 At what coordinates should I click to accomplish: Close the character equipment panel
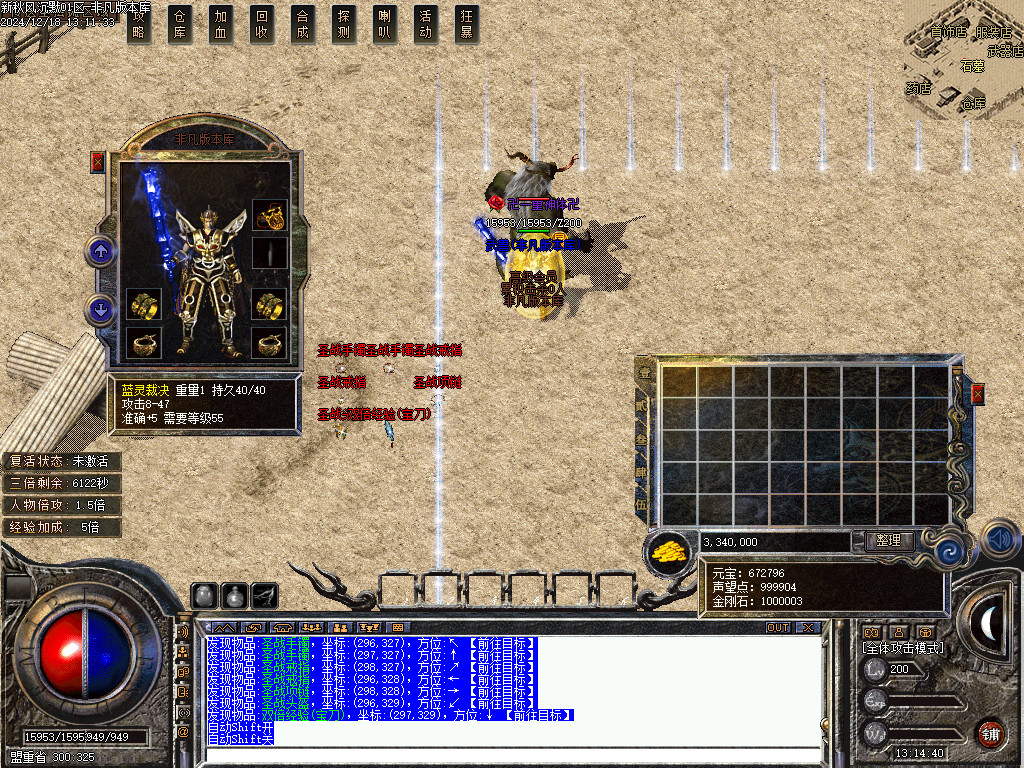pyautogui.click(x=98, y=162)
